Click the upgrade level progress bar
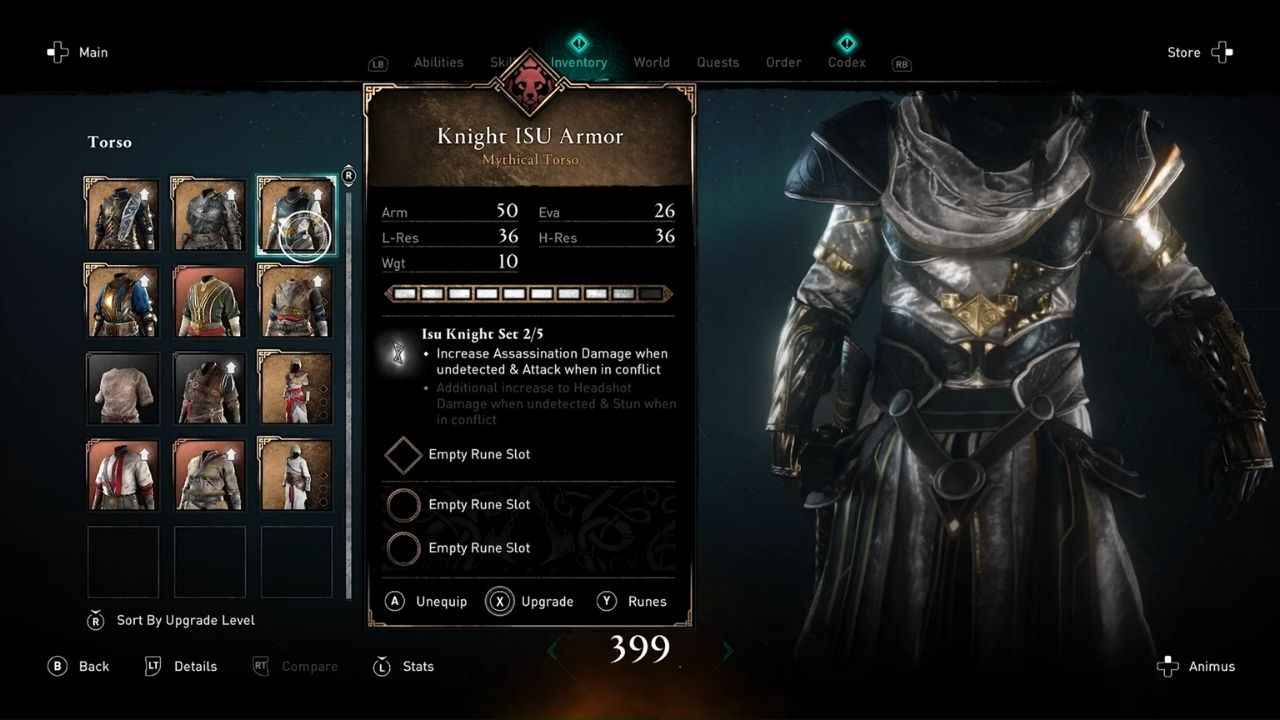Viewport: 1280px width, 720px height. [x=528, y=293]
